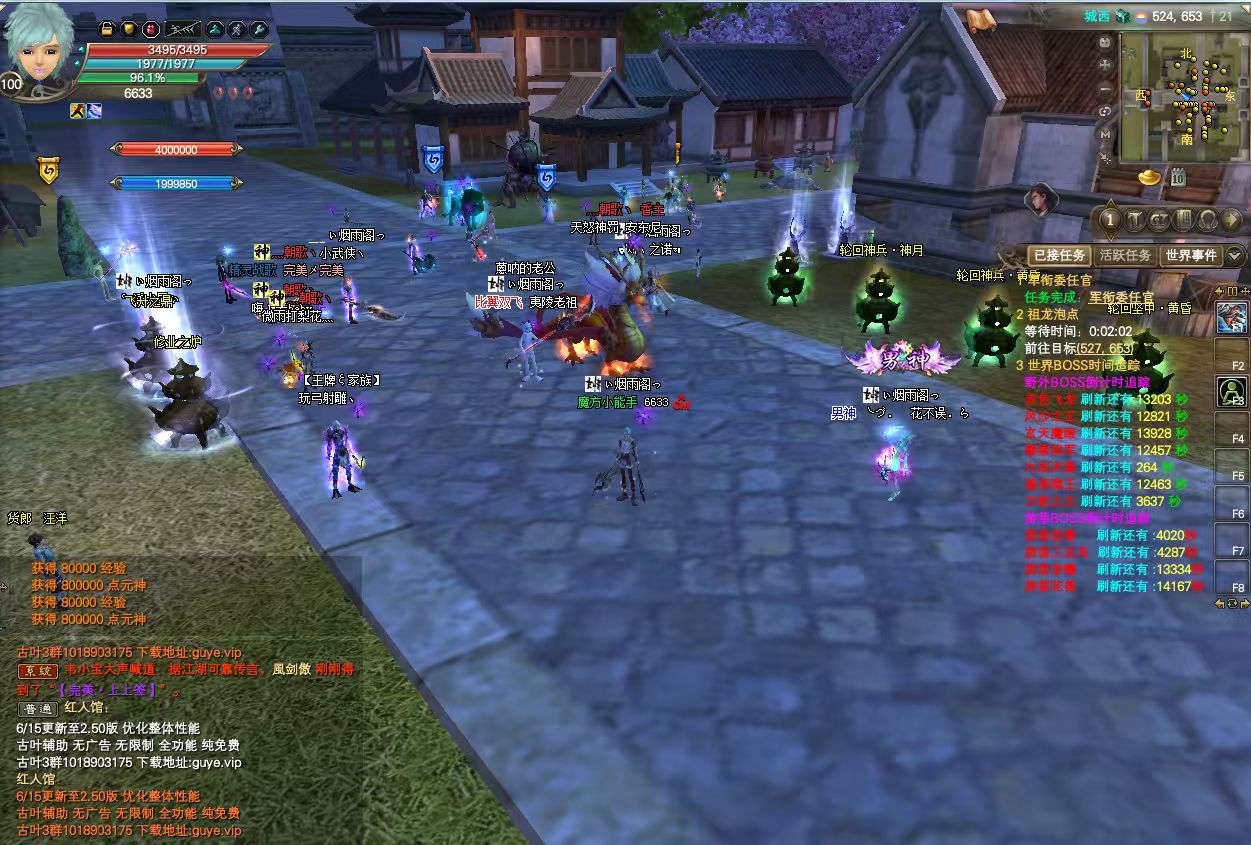
Task: Select the 普通 chat channel button
Action: coord(38,708)
